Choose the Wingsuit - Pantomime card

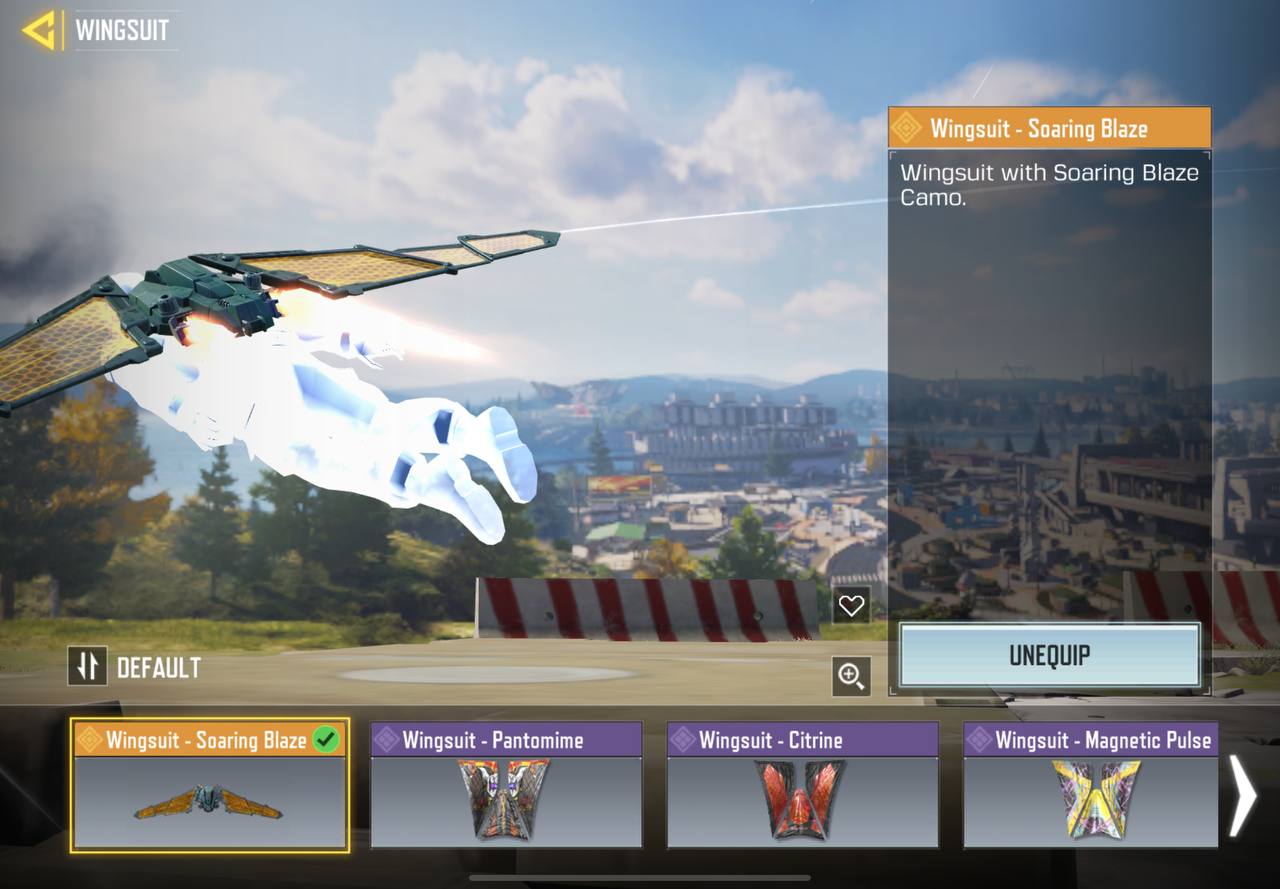tap(506, 786)
